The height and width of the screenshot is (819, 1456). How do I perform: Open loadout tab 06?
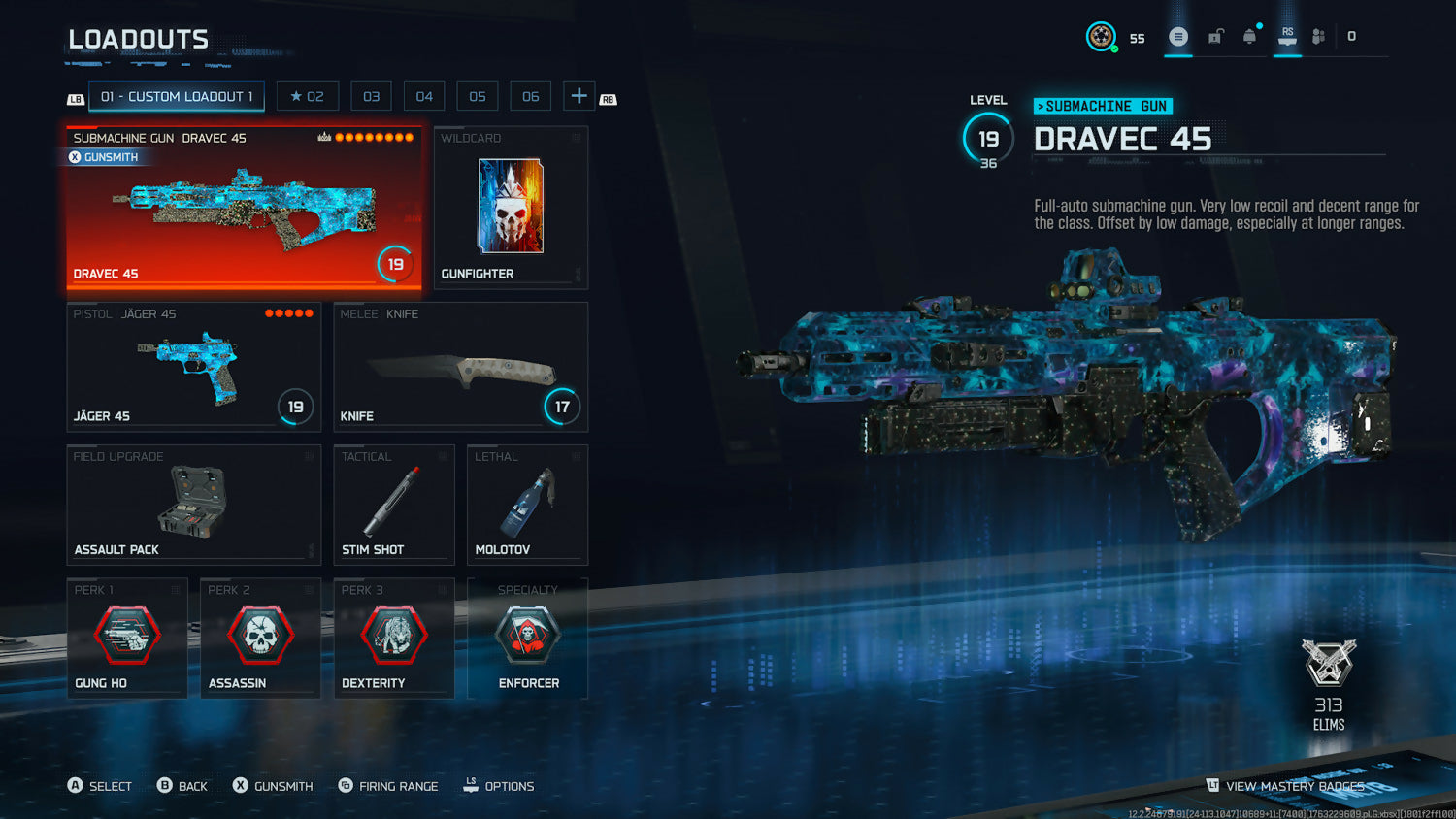click(530, 96)
